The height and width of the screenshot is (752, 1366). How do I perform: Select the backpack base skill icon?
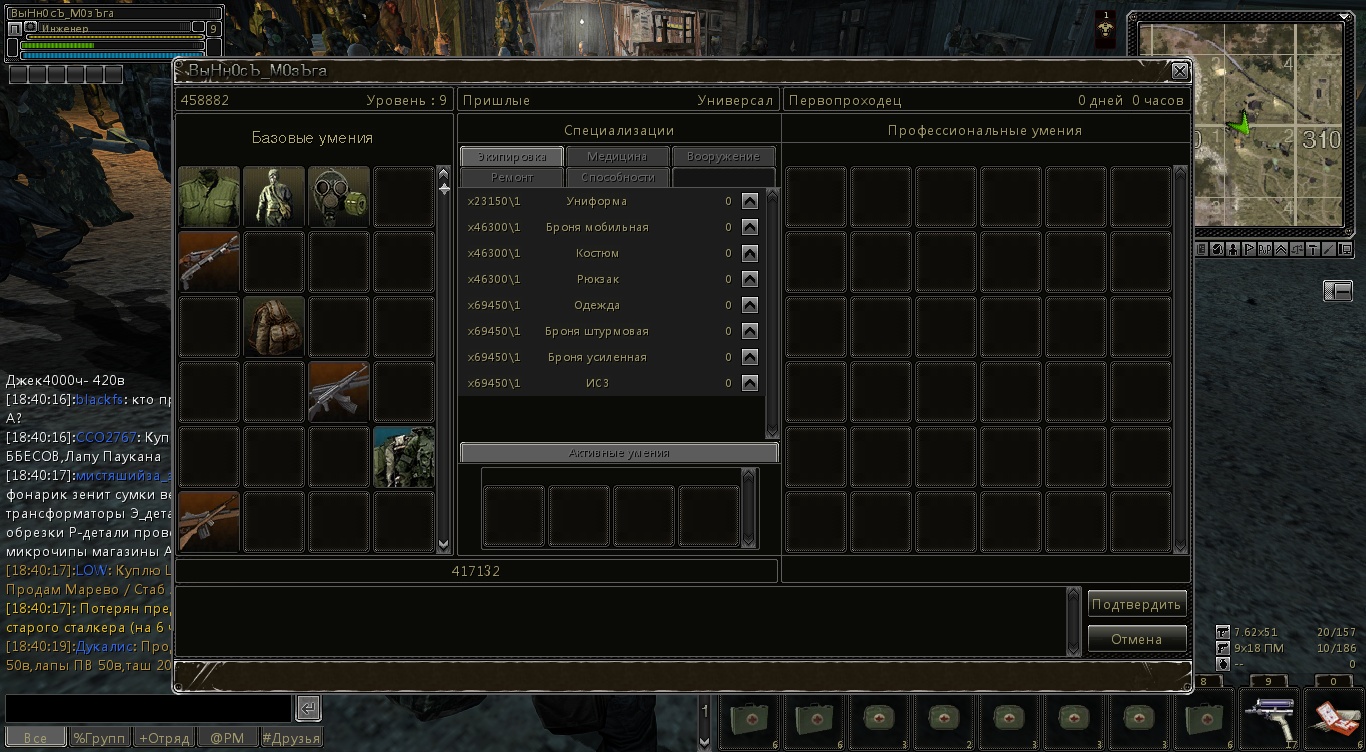pyautogui.click(x=274, y=327)
